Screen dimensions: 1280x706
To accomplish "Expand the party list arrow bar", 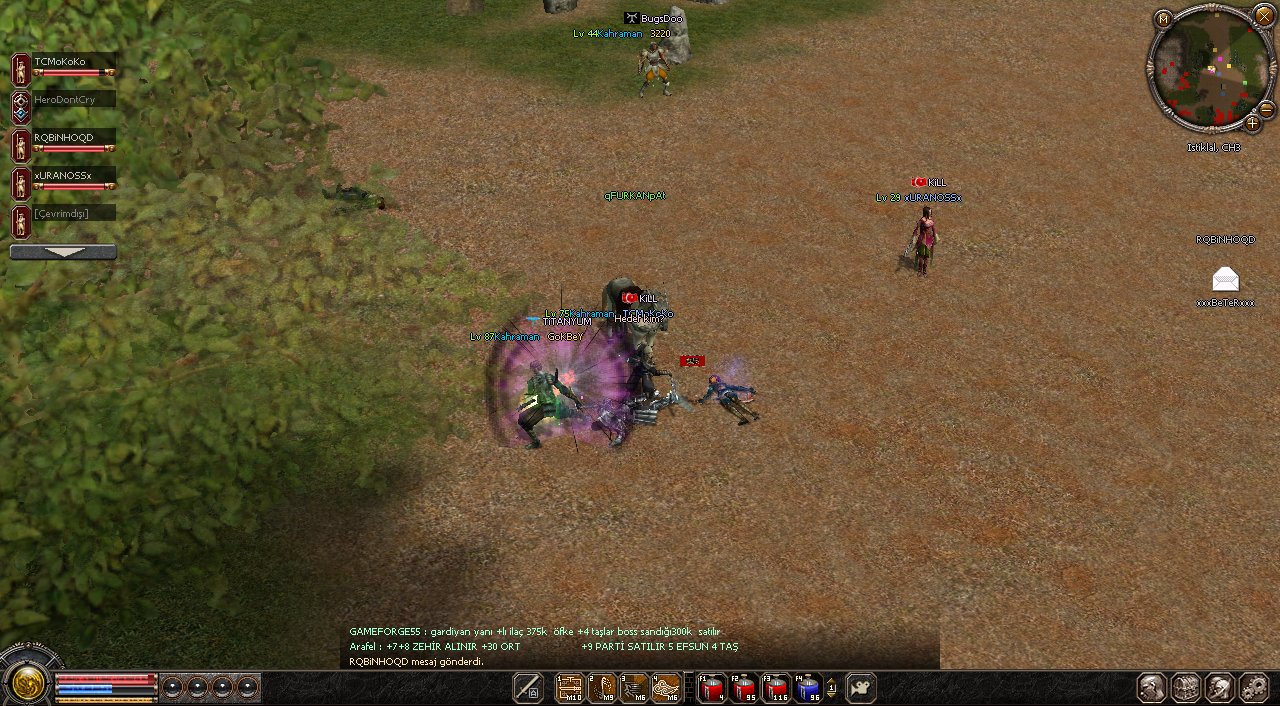I will coord(63,253).
